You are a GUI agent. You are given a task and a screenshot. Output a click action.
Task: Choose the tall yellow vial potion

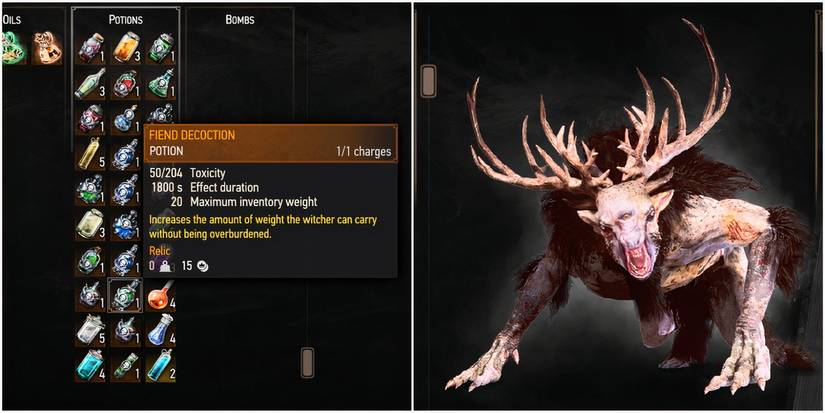pos(89,155)
